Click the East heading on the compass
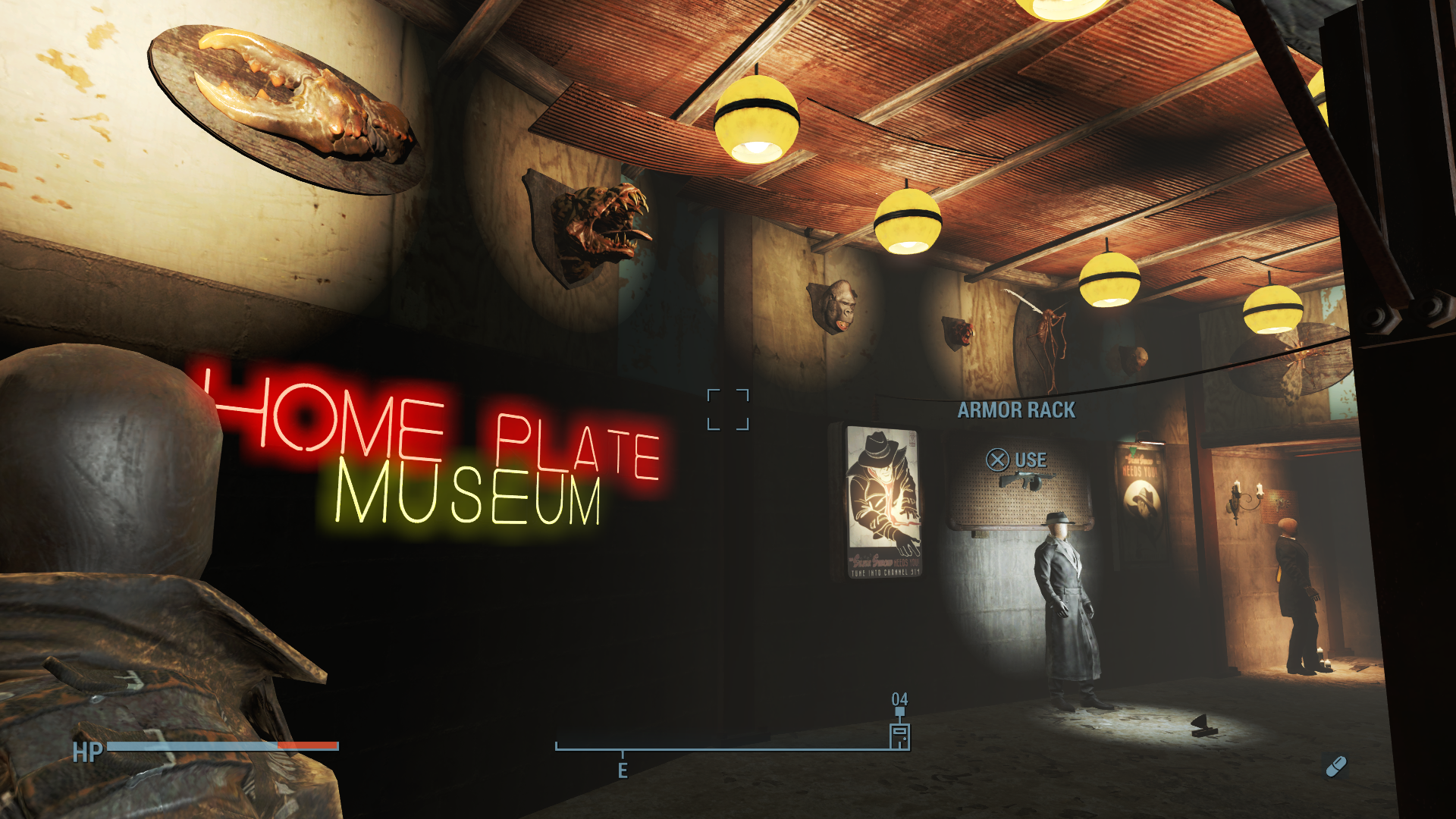The width and height of the screenshot is (1456, 819). click(x=623, y=770)
